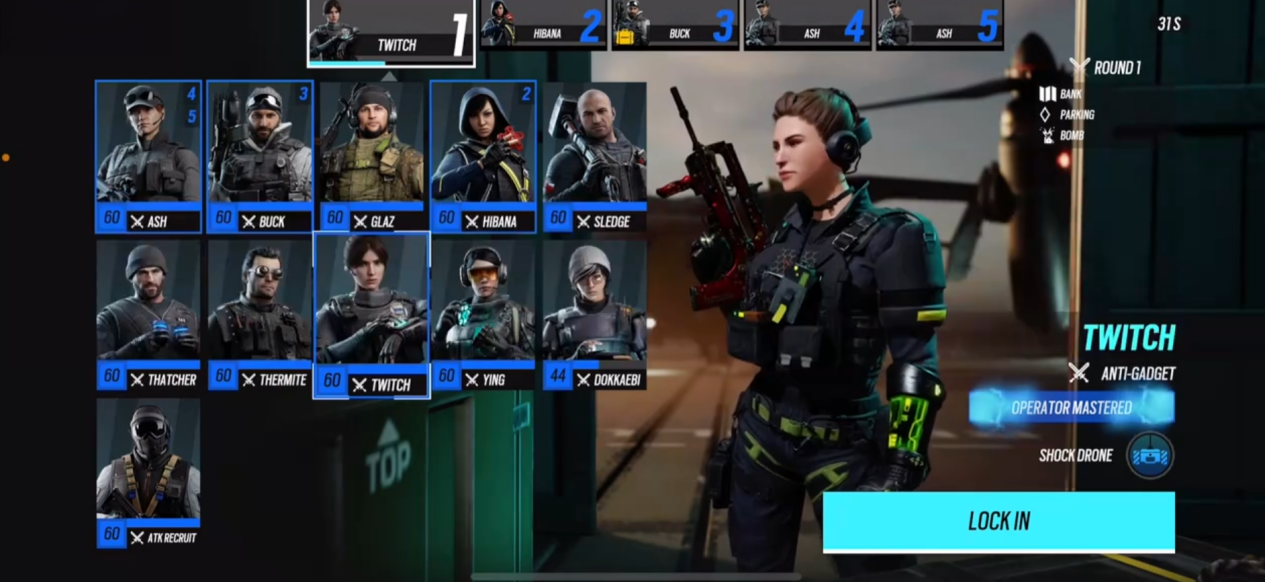This screenshot has width=1265, height=582.
Task: Lock in the selected operator
Action: point(998,521)
